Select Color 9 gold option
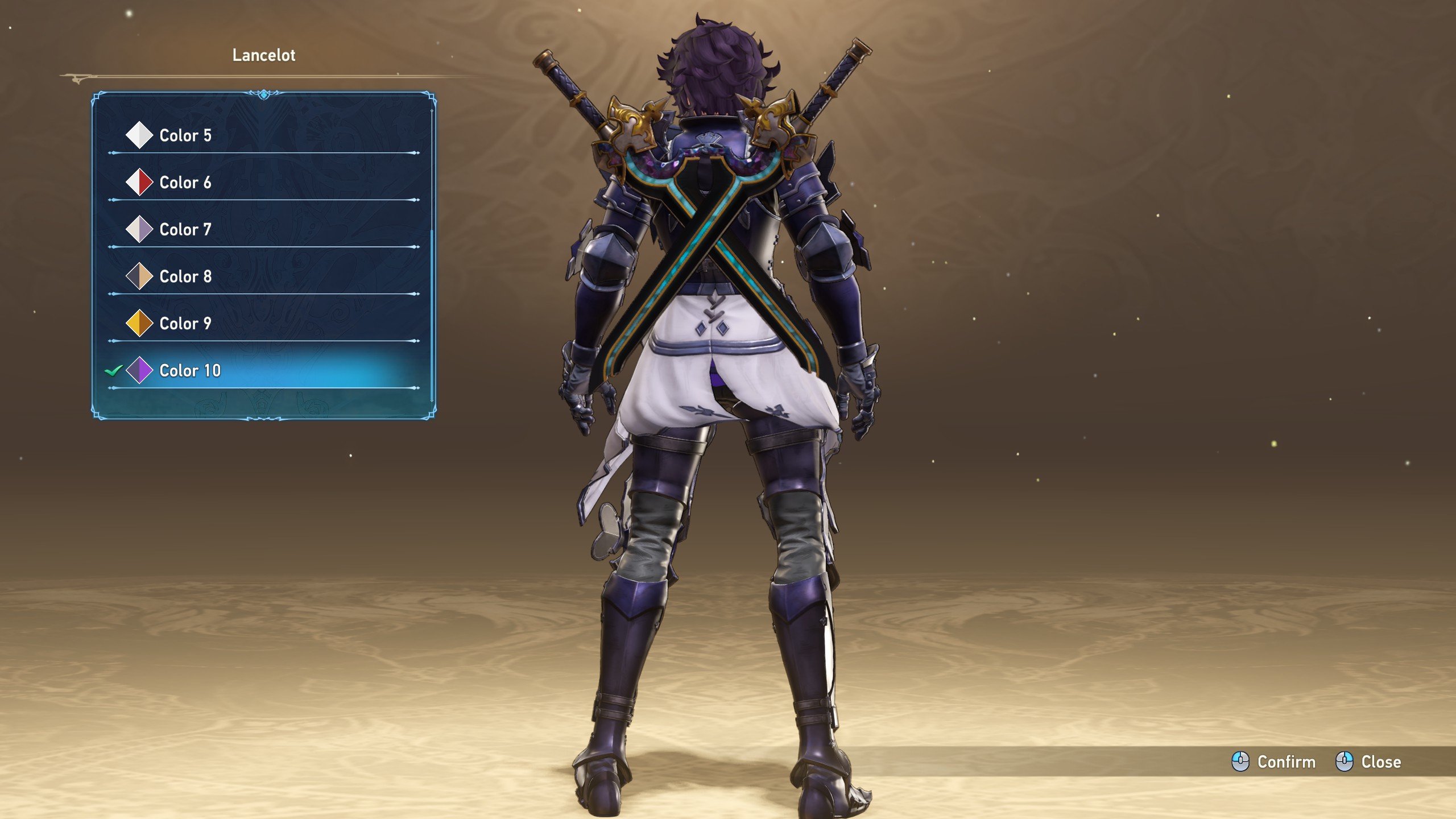The height and width of the screenshot is (819, 1456). [x=185, y=324]
